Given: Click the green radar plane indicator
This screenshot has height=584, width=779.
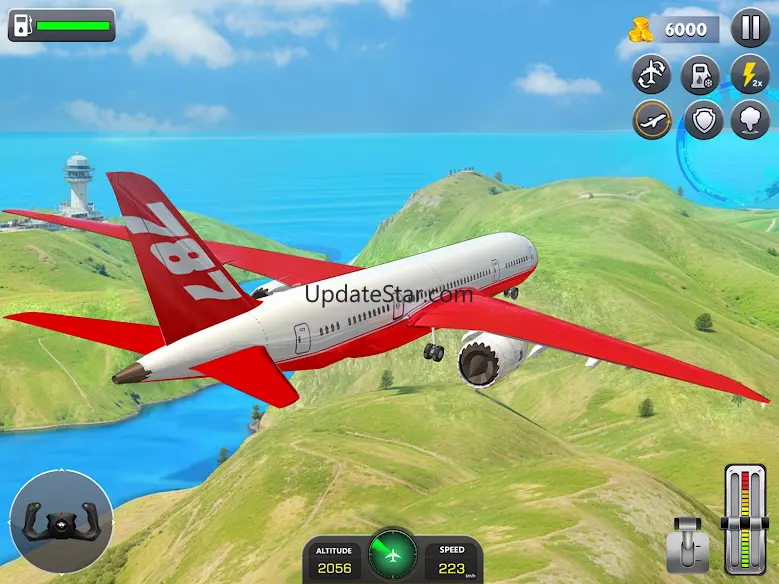Looking at the screenshot, I should [393, 554].
